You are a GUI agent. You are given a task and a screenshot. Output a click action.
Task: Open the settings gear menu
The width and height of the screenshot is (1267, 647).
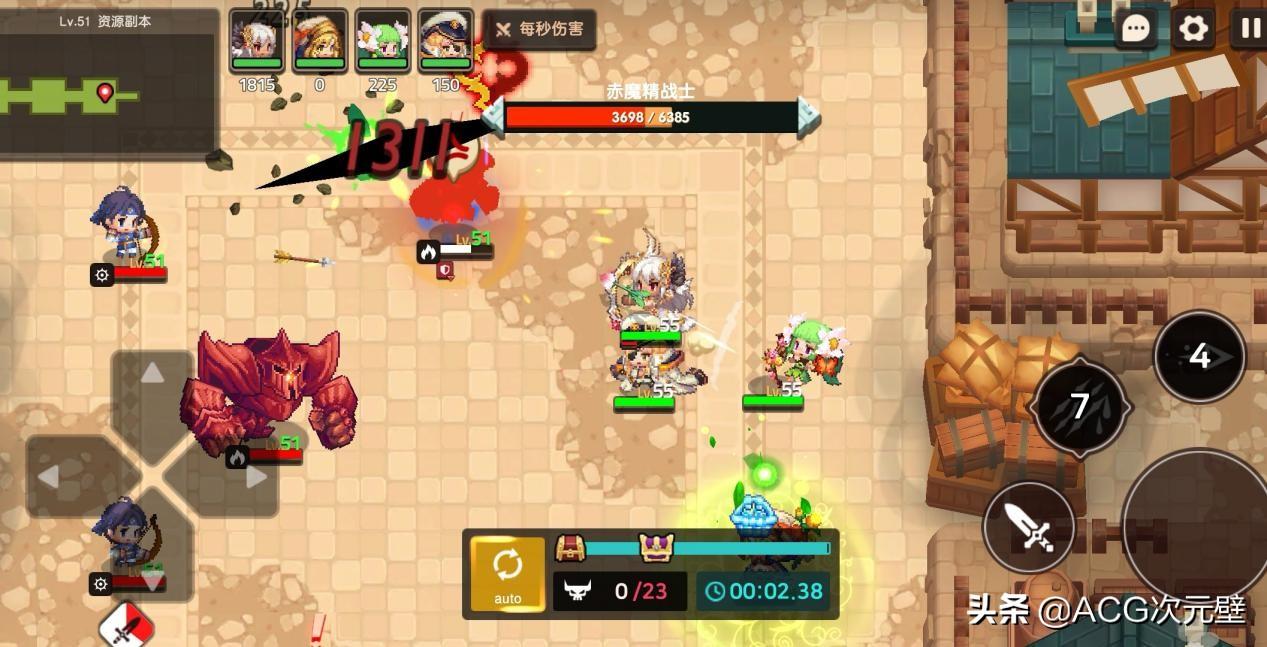click(1193, 28)
